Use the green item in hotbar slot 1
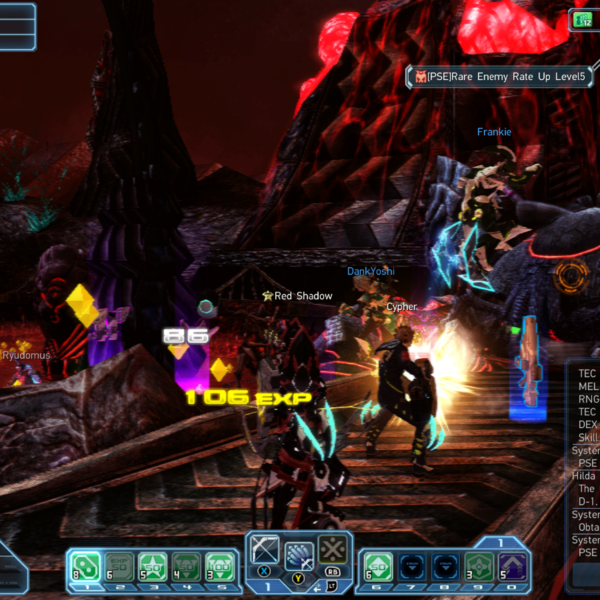This screenshot has width=600, height=600. [85, 566]
